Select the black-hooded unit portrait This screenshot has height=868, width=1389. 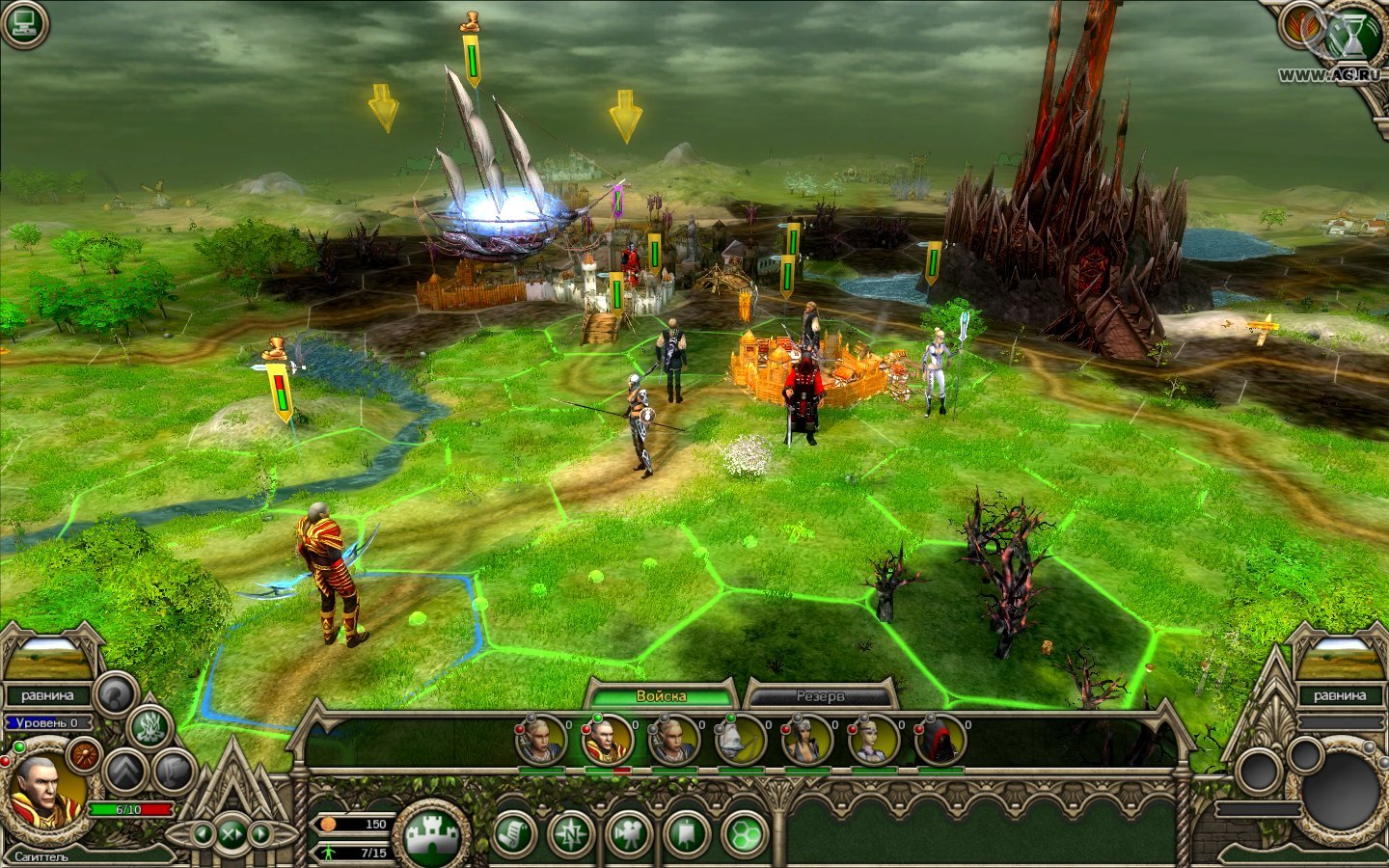[939, 742]
